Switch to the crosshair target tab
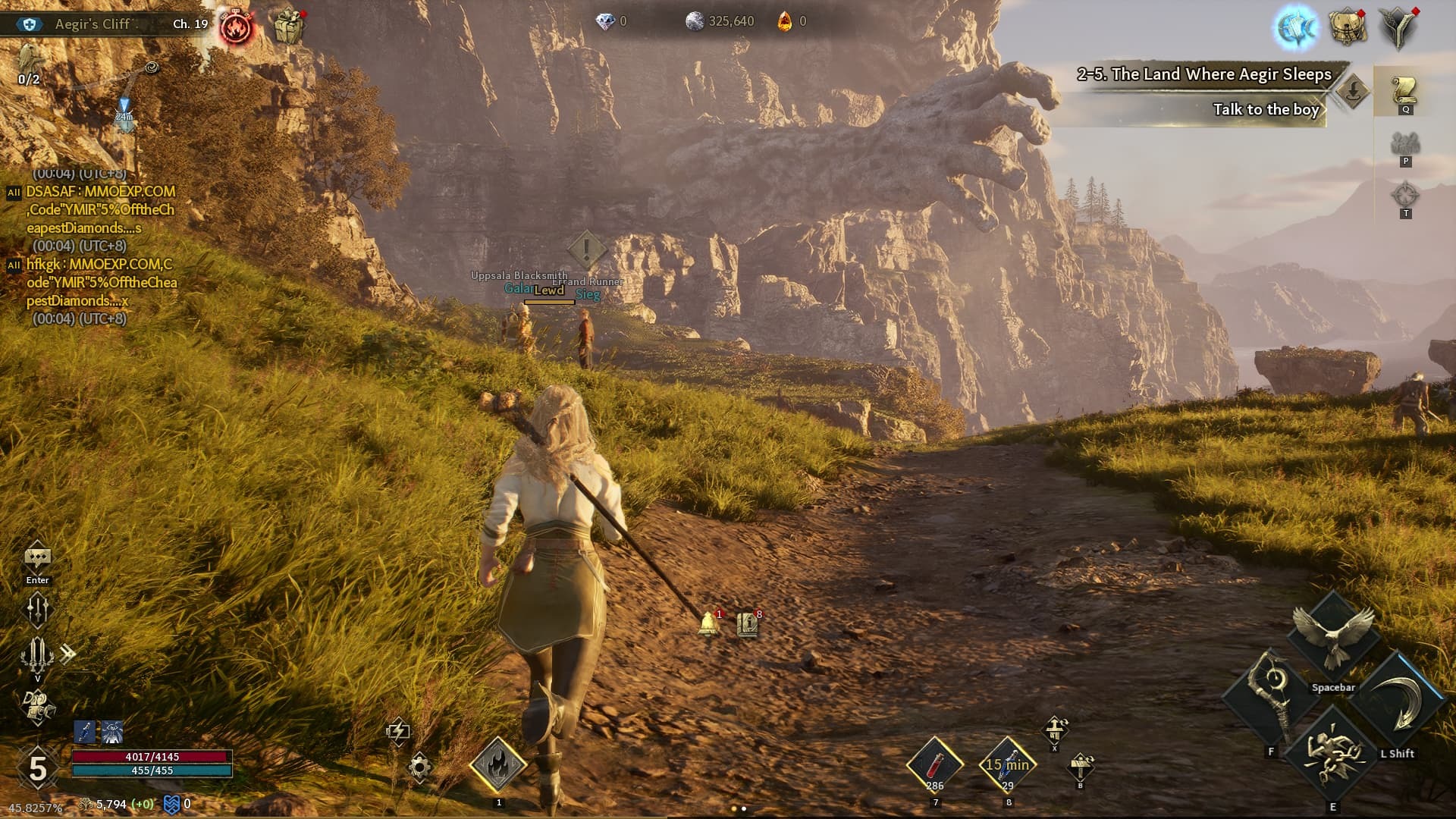1456x819 pixels. pyautogui.click(x=1404, y=196)
